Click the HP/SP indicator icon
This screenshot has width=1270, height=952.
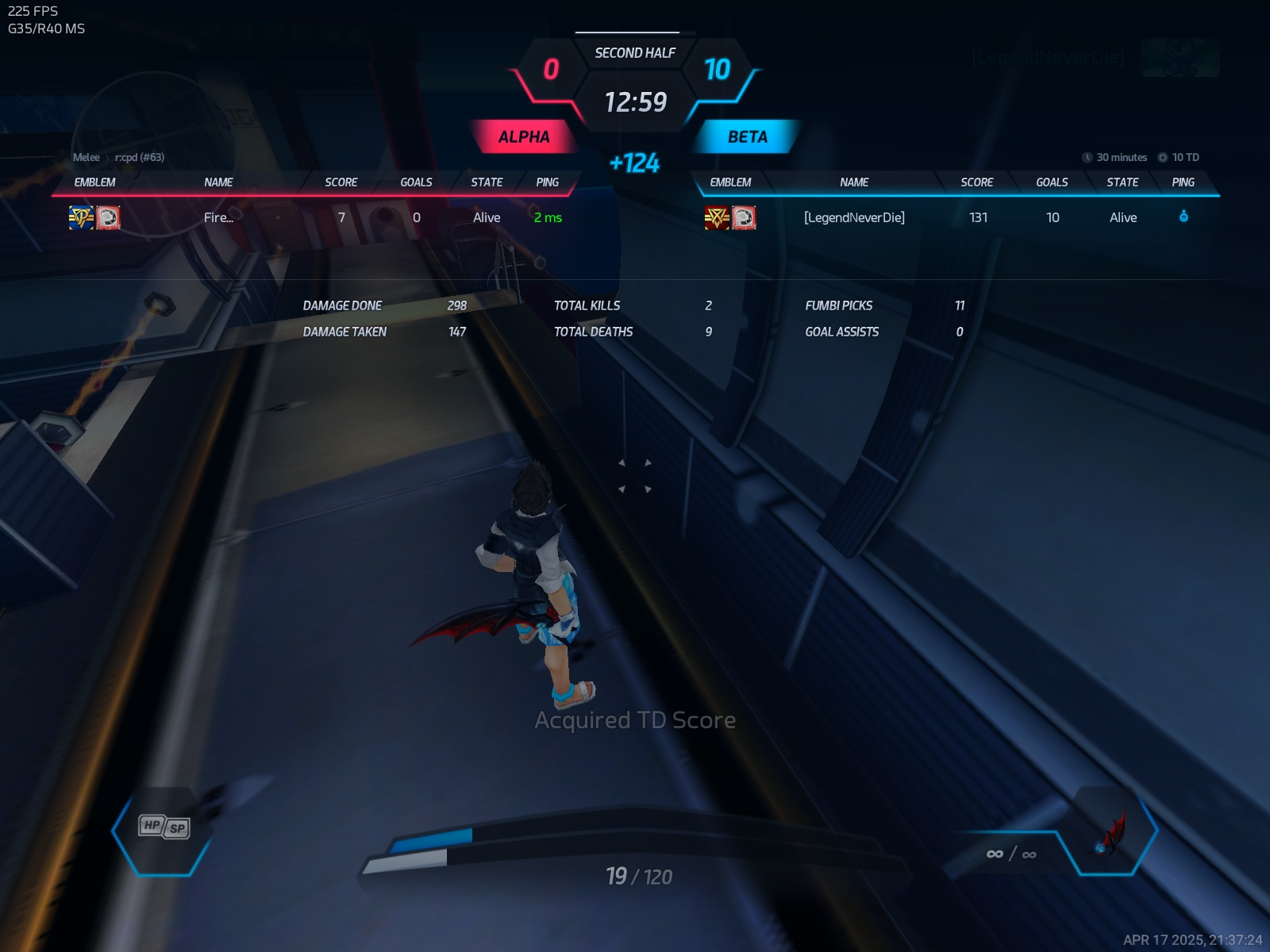[x=164, y=827]
